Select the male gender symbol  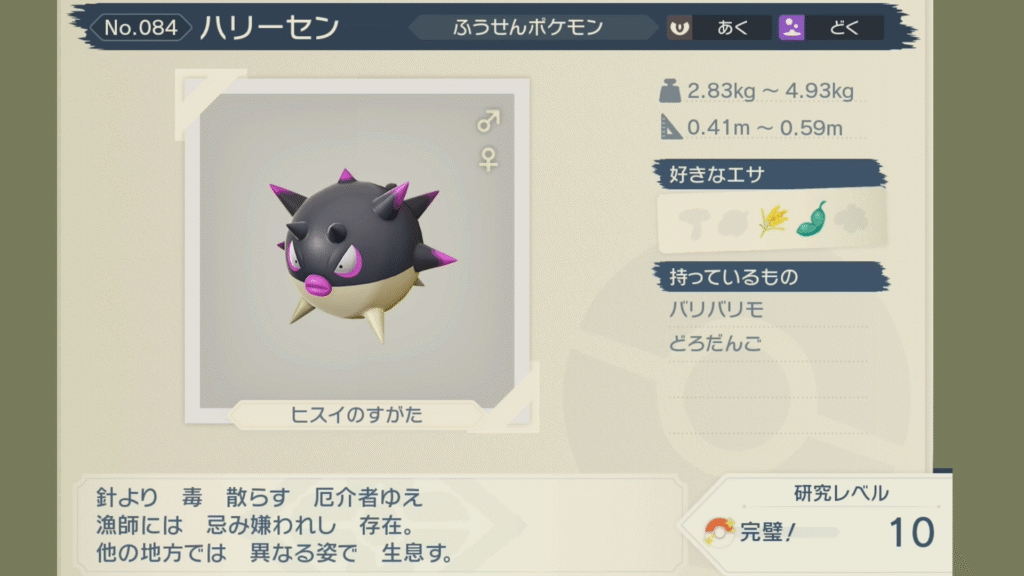tap(488, 123)
